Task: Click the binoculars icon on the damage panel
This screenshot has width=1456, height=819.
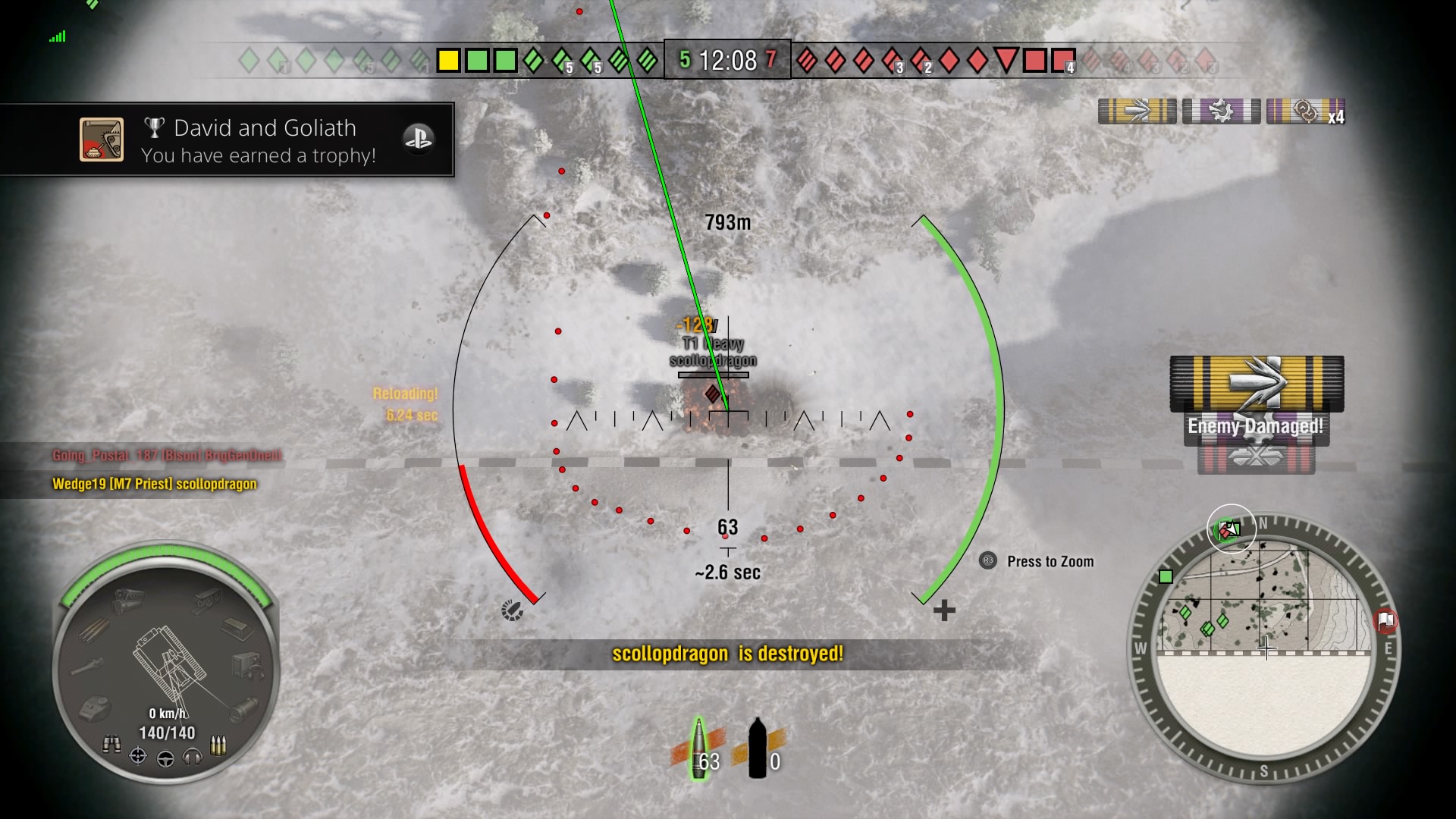Action: point(112,743)
